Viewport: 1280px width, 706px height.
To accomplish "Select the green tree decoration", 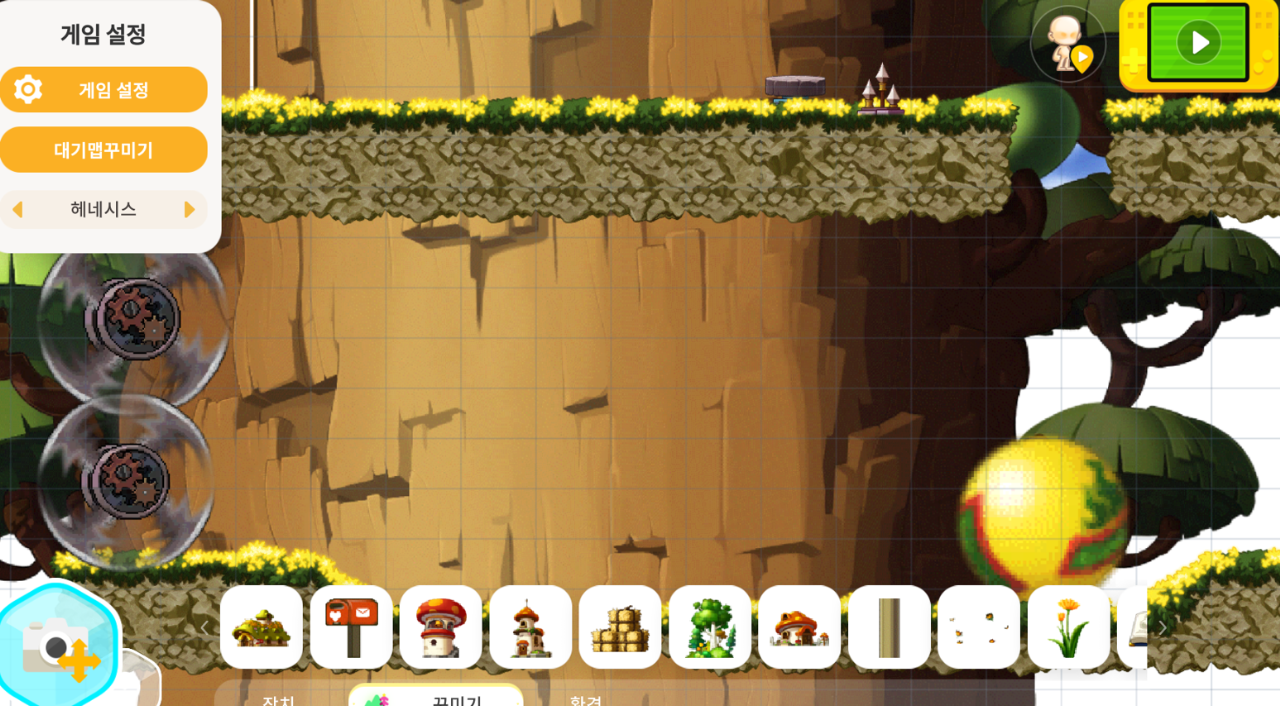I will [710, 627].
